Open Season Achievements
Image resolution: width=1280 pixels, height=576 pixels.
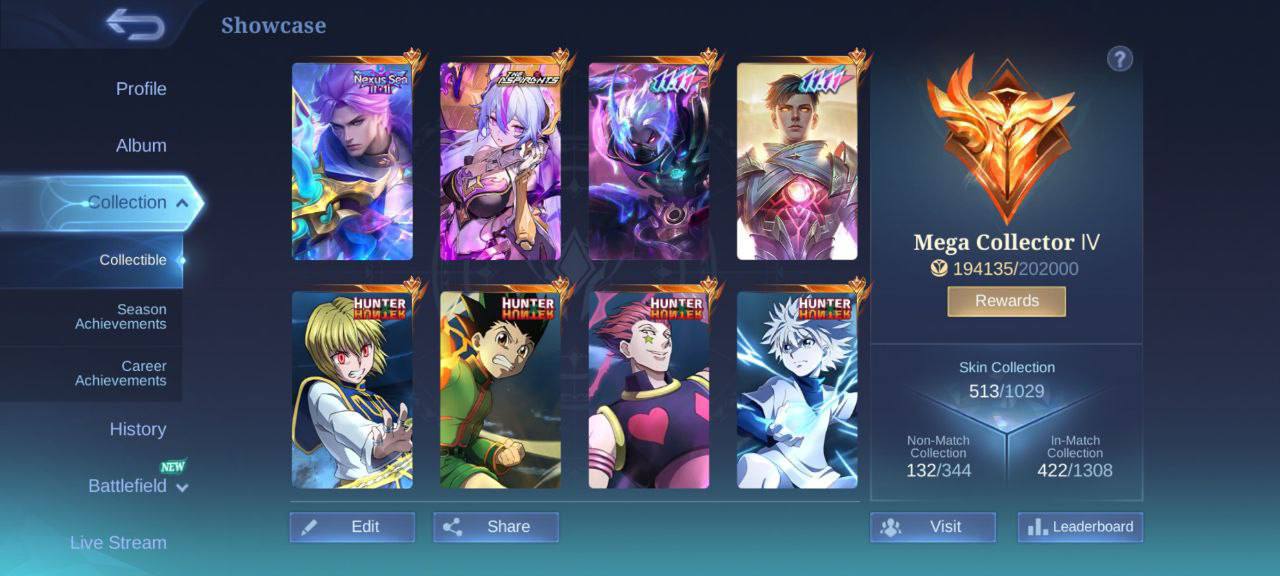coord(121,317)
